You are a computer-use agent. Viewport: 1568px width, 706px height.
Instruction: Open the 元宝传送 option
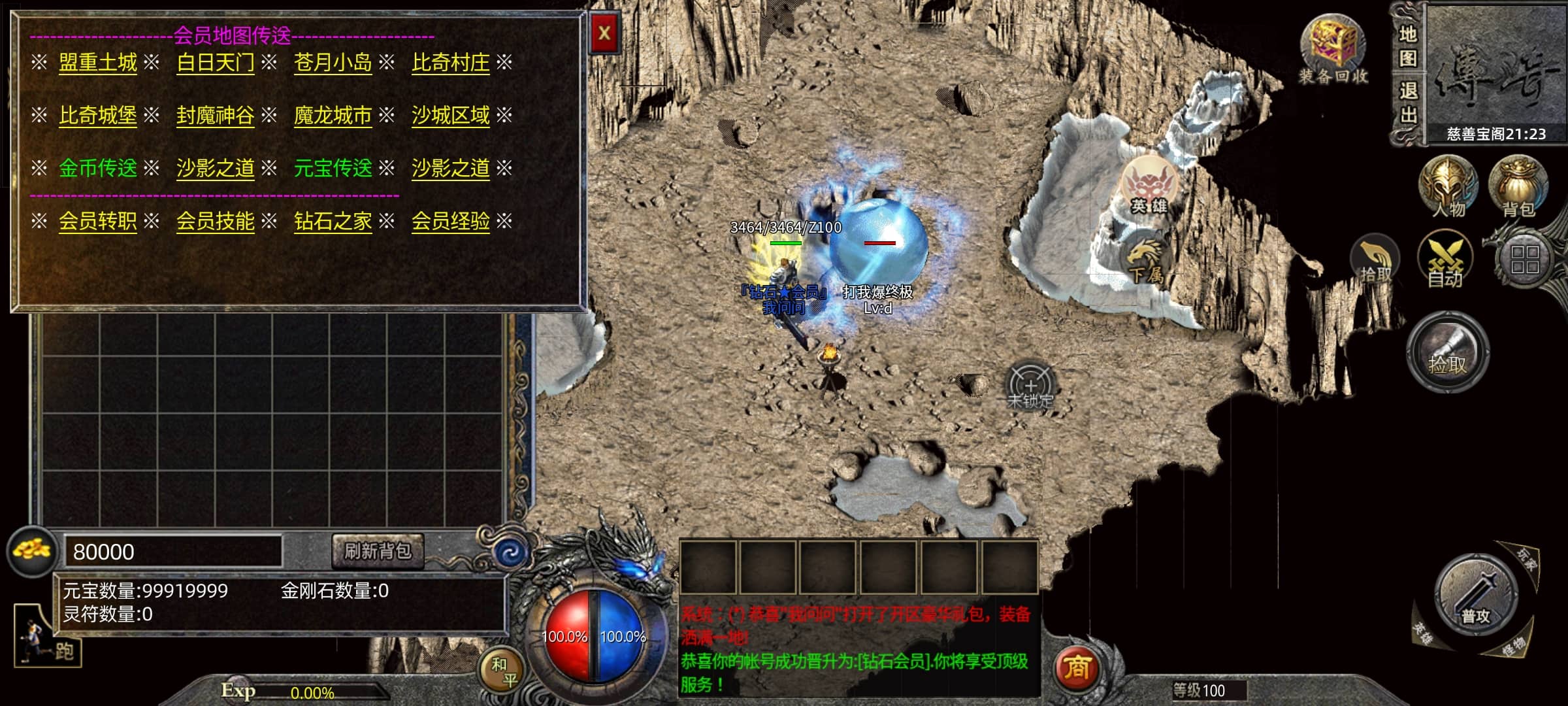[333, 169]
